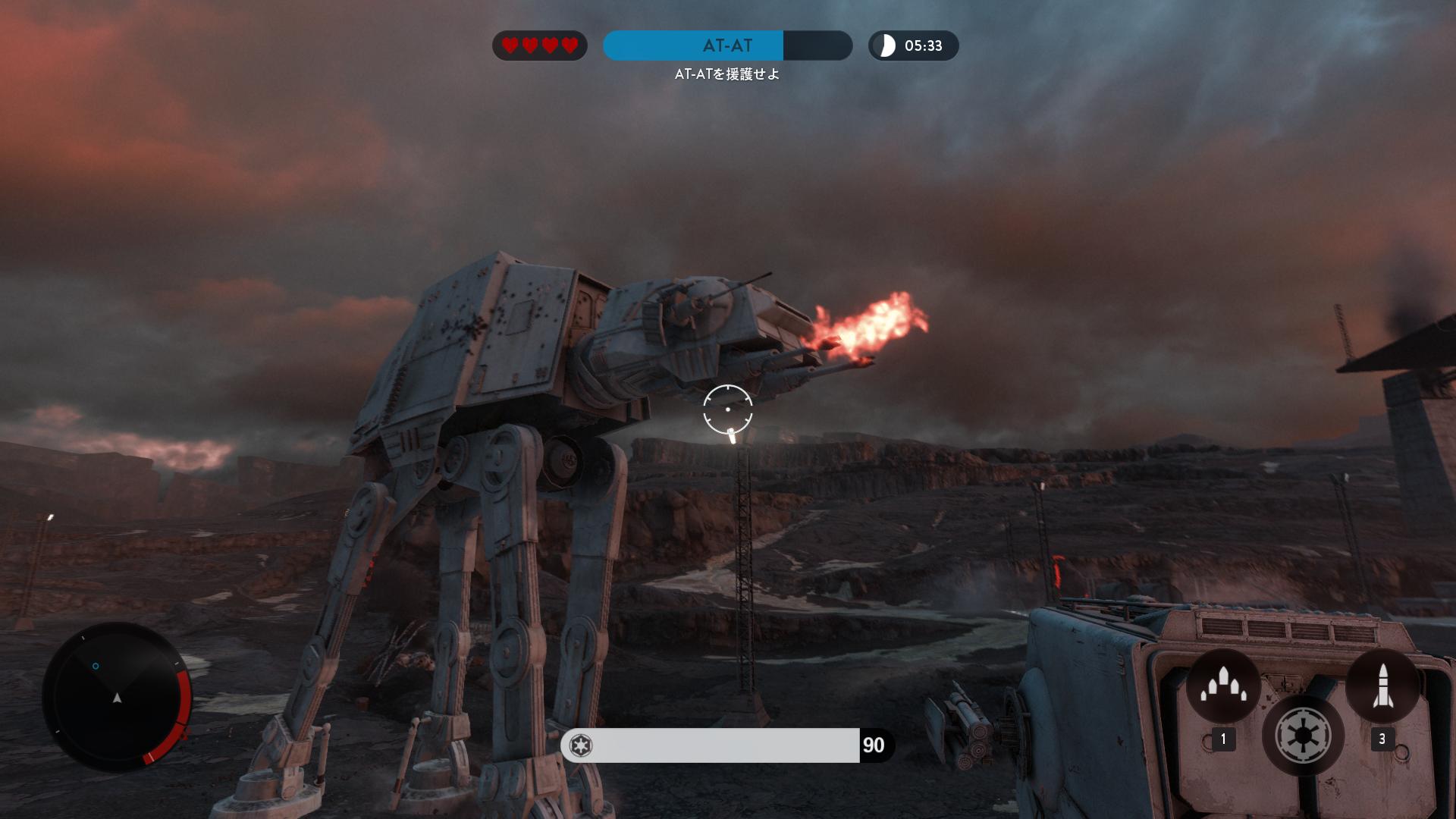Select the circular radar minimap
The width and height of the screenshot is (1456, 819).
tap(117, 696)
